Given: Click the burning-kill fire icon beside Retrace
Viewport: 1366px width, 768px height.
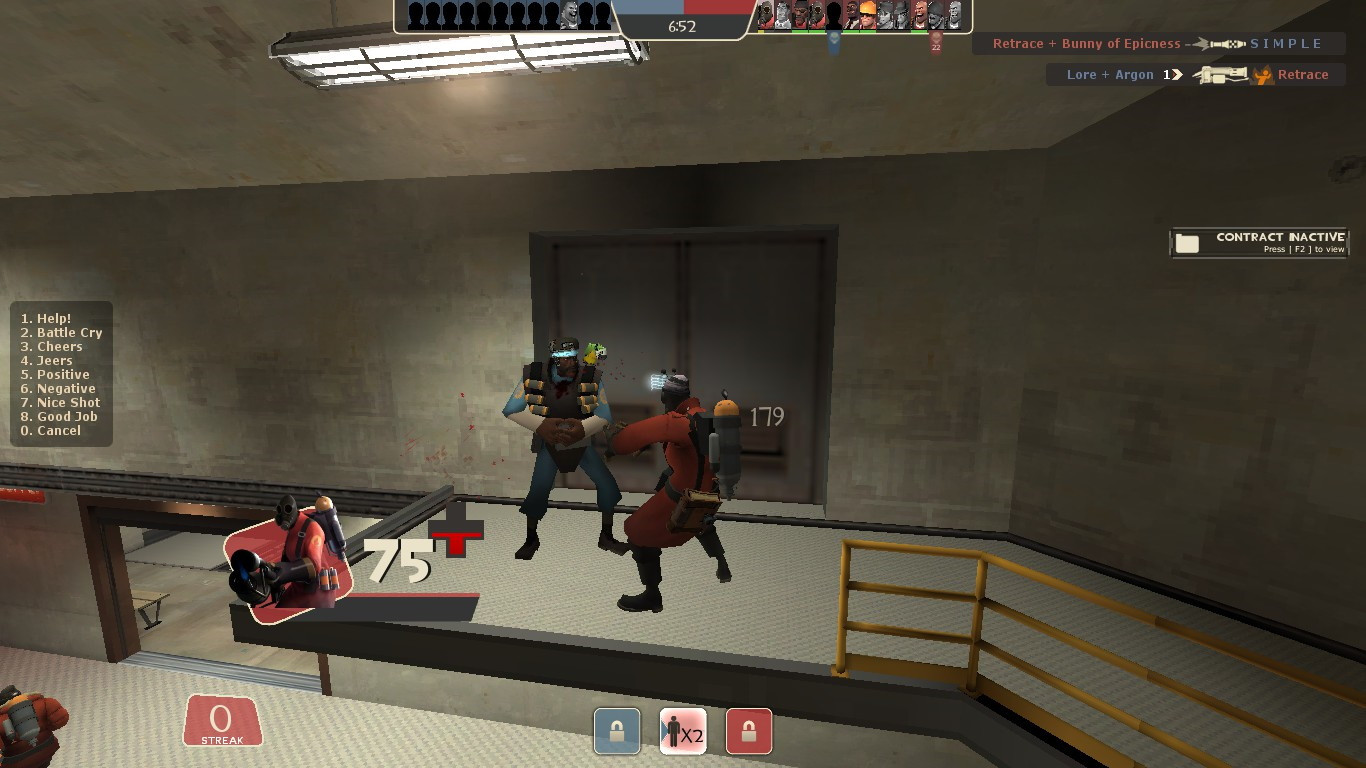Looking at the screenshot, I should [x=1262, y=74].
